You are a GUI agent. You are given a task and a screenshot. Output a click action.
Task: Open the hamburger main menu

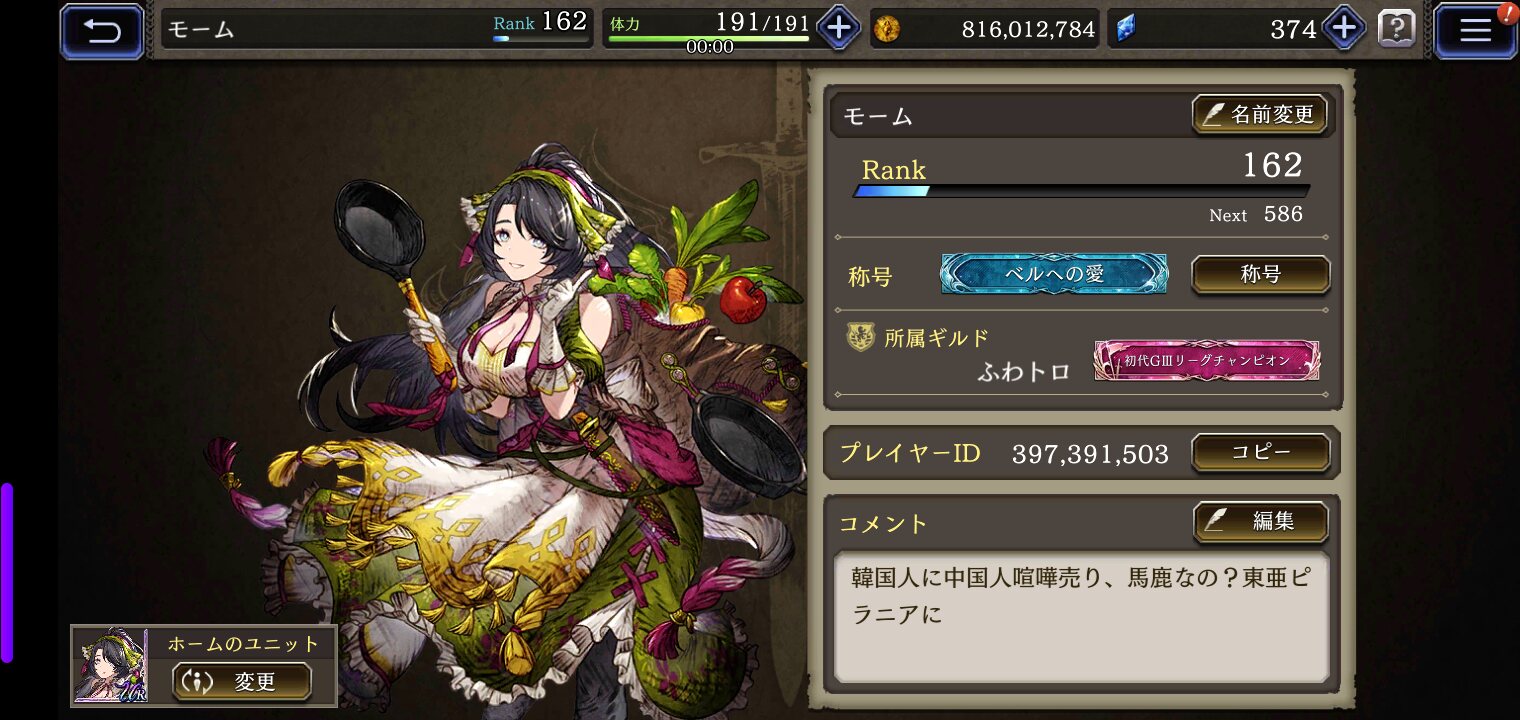[x=1475, y=31]
